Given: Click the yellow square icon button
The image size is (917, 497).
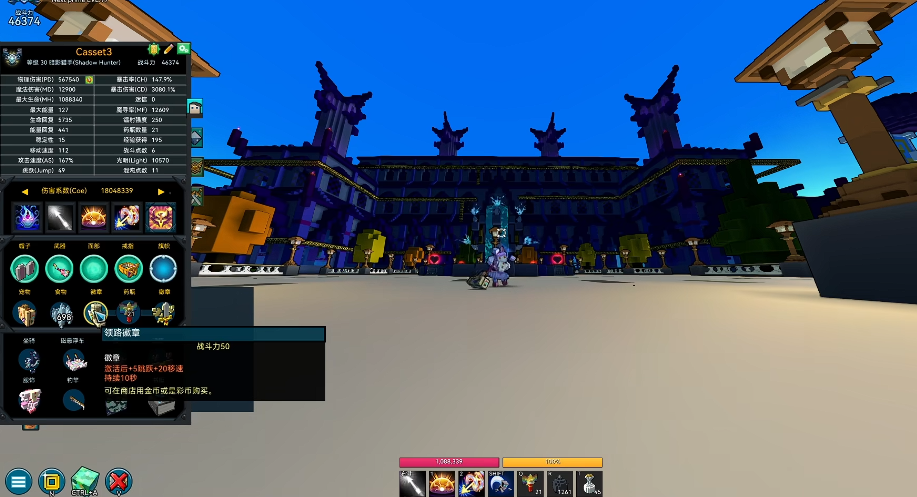Looking at the screenshot, I should pos(52,480).
